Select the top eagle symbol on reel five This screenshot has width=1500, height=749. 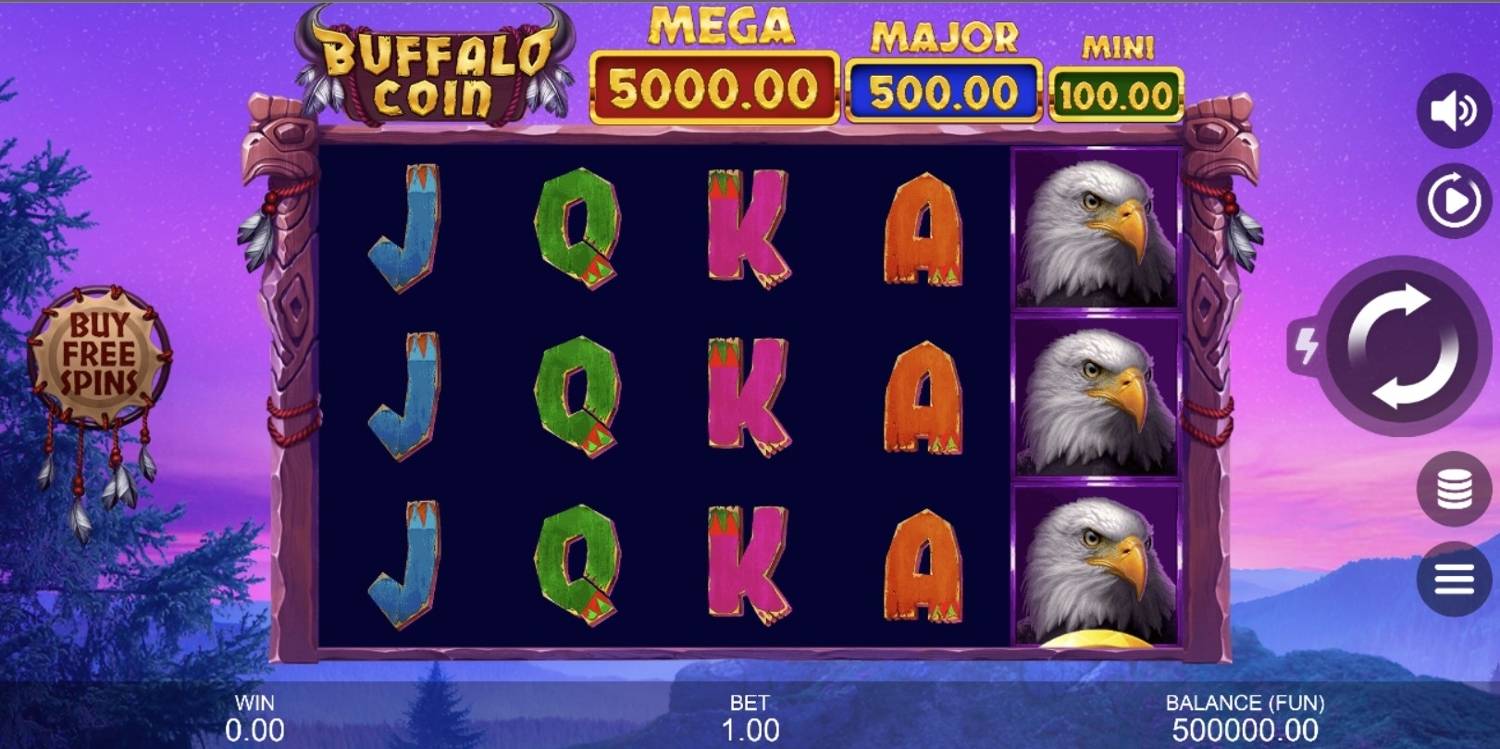[x=1095, y=228]
